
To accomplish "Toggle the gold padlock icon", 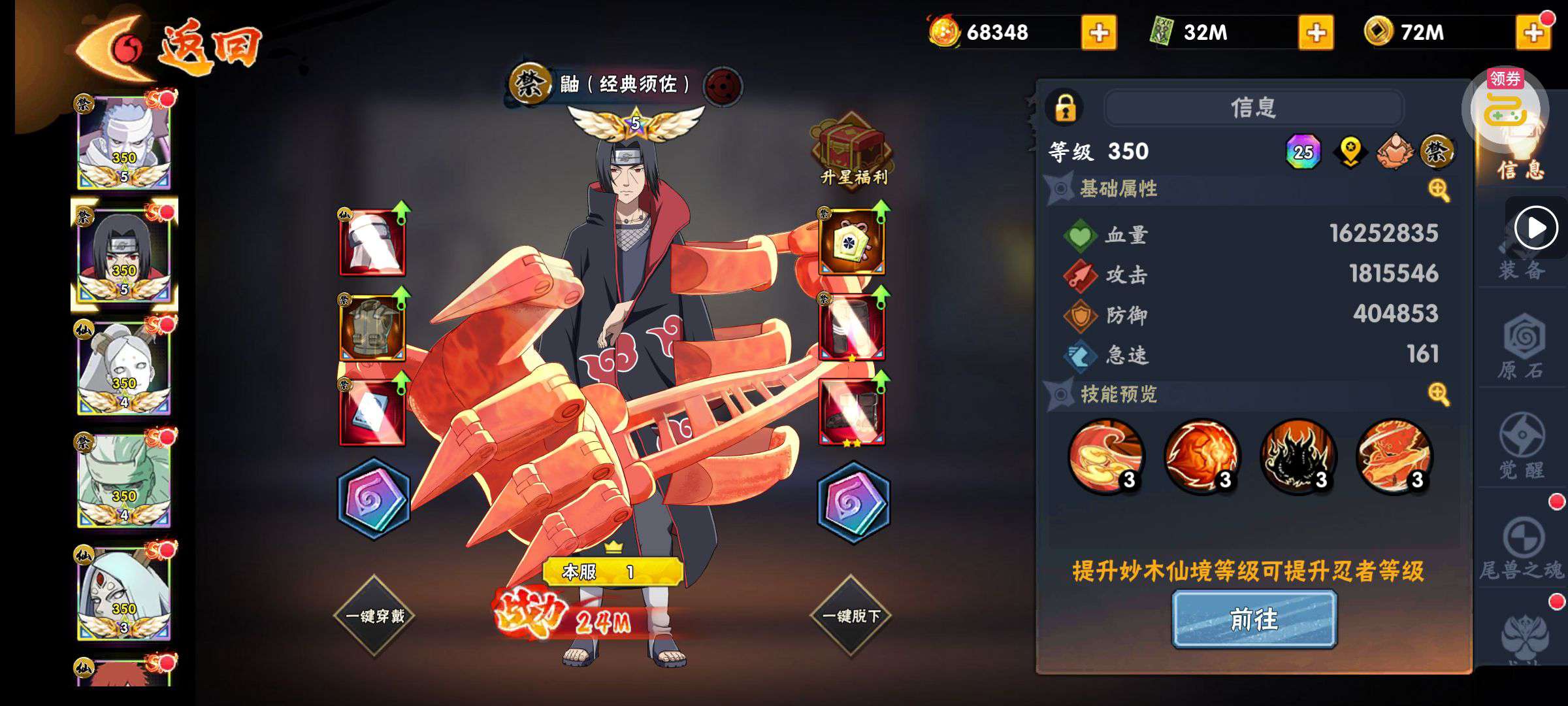I will [x=1065, y=108].
